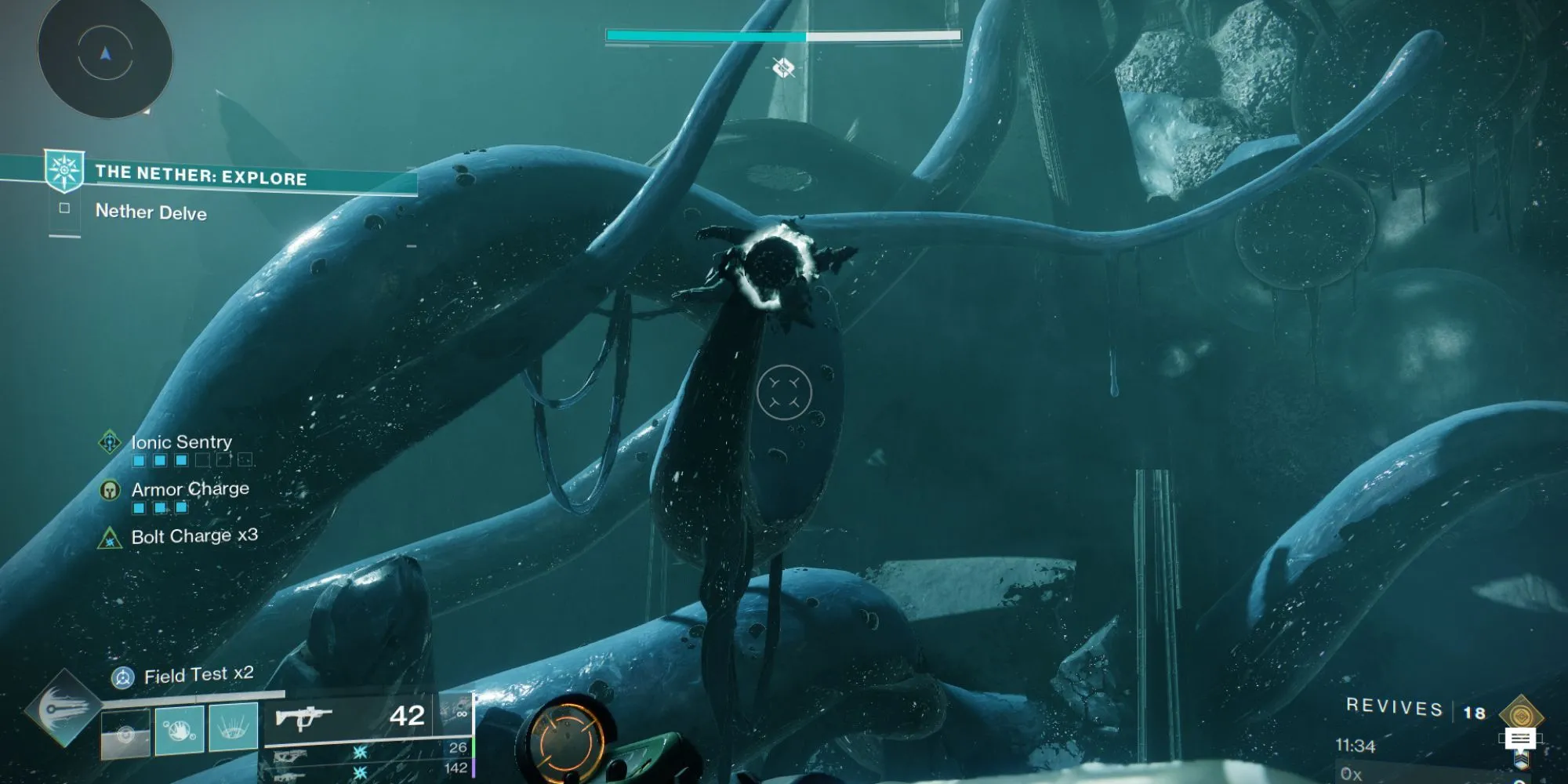Activate the diamond-shaped Super ability icon
1568x784 pixels.
[64, 709]
